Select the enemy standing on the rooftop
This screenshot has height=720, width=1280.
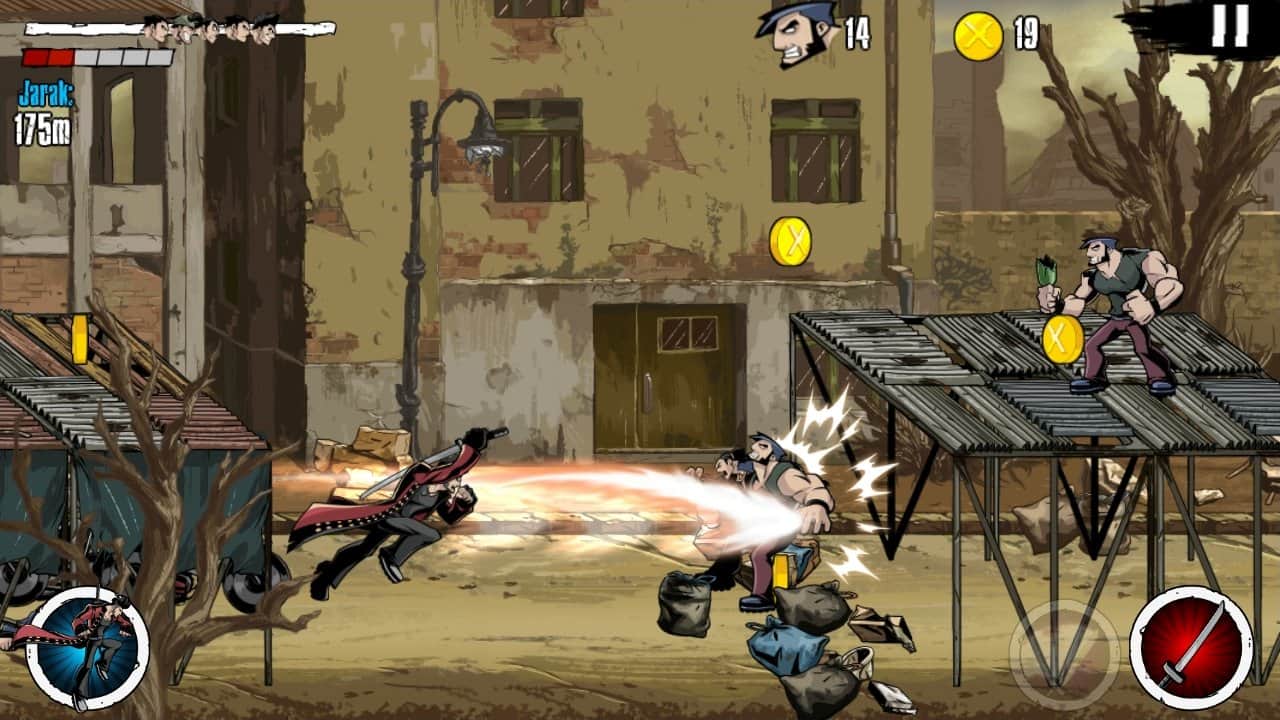(1109, 310)
